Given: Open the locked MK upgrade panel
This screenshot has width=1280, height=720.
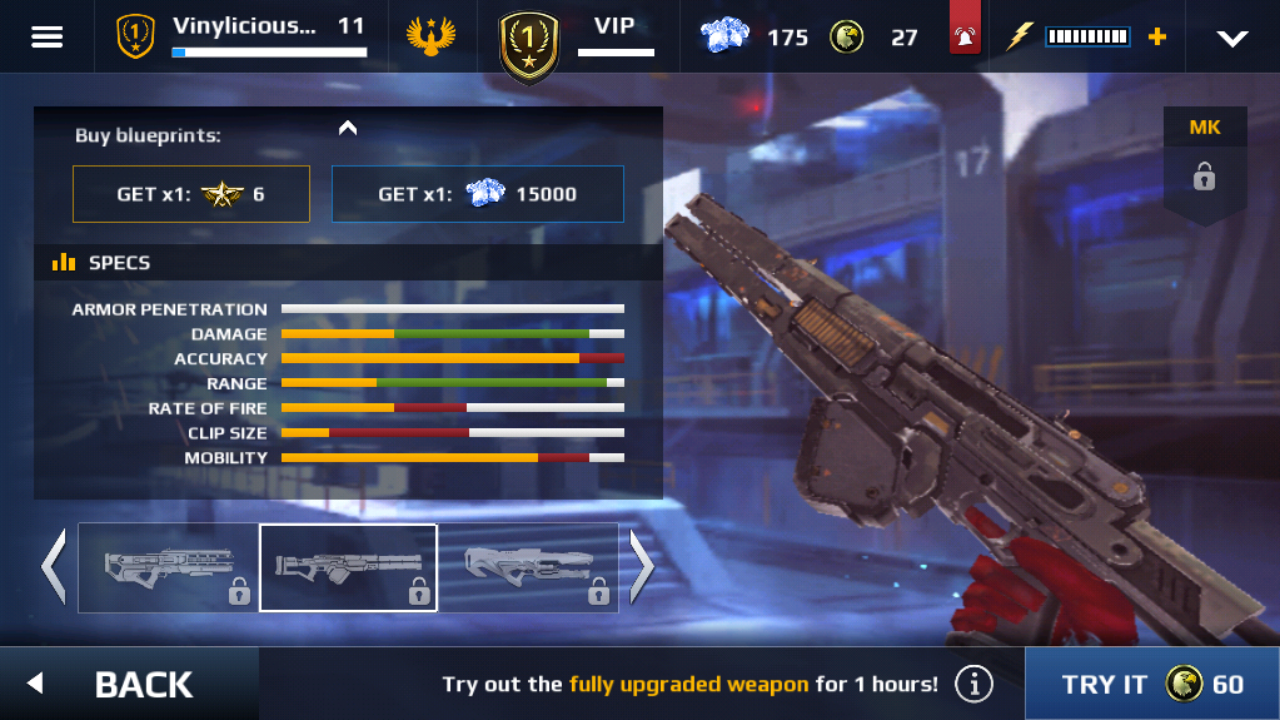Looking at the screenshot, I should 1204,165.
